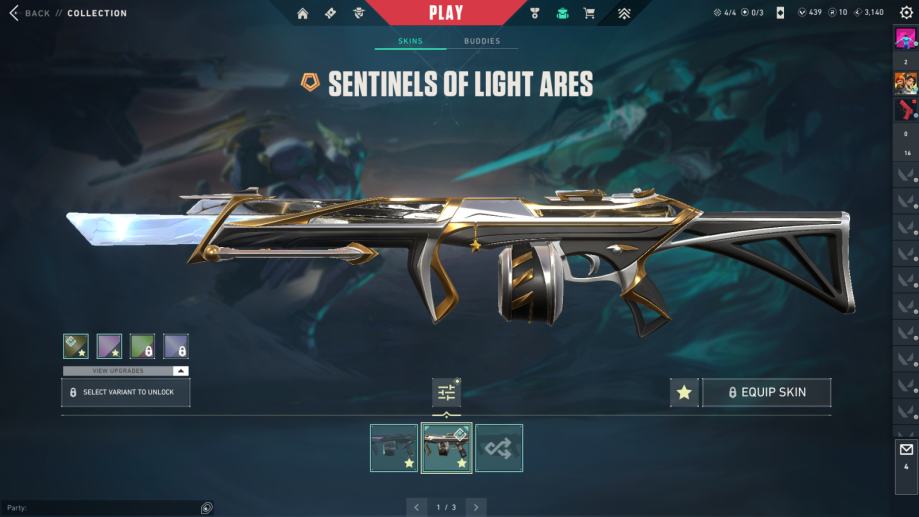
Task: Click Select Variant to Unlock
Action: click(126, 392)
